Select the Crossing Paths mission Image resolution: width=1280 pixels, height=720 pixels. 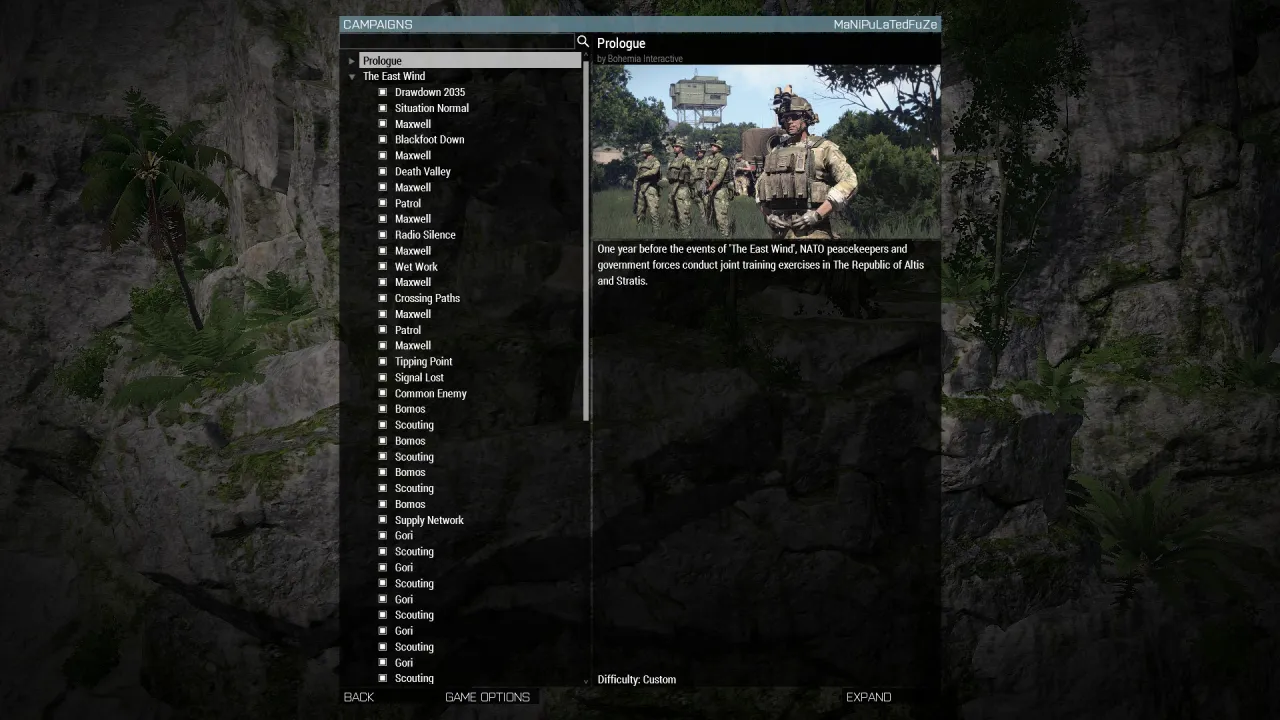(427, 297)
